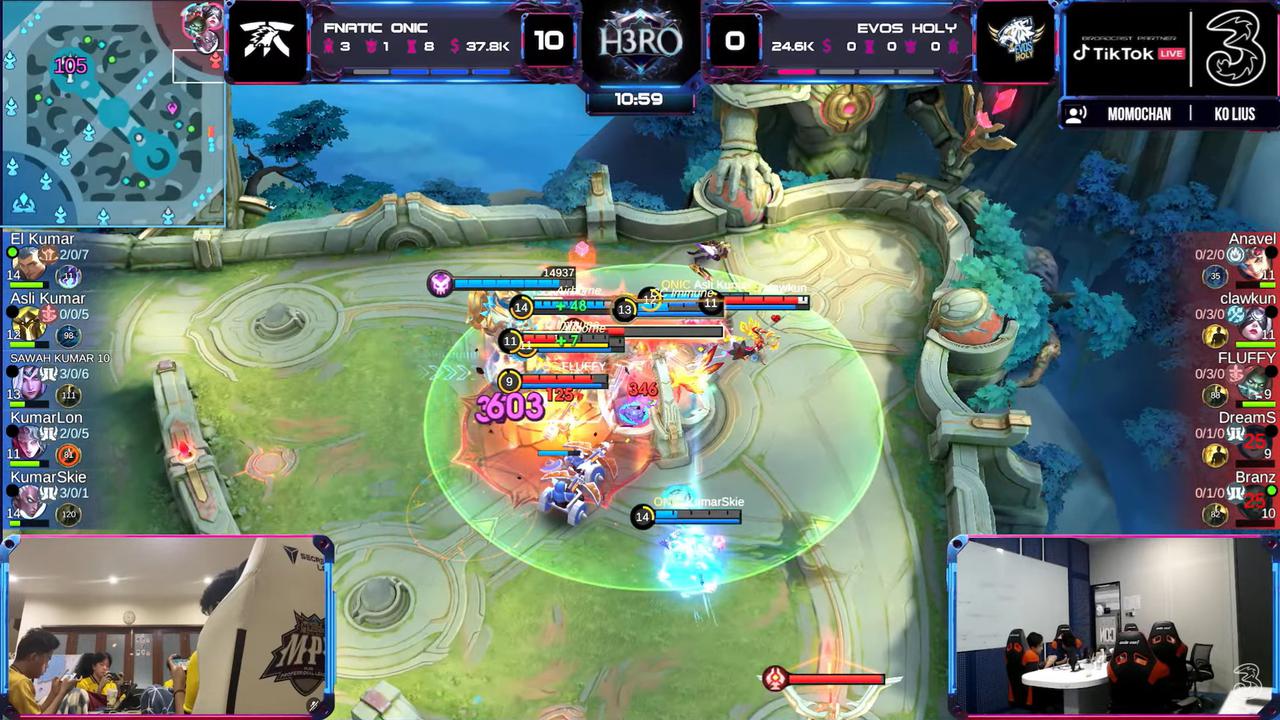Image resolution: width=1280 pixels, height=720 pixels.
Task: Click the 10:59 match timer
Action: pyautogui.click(x=637, y=101)
